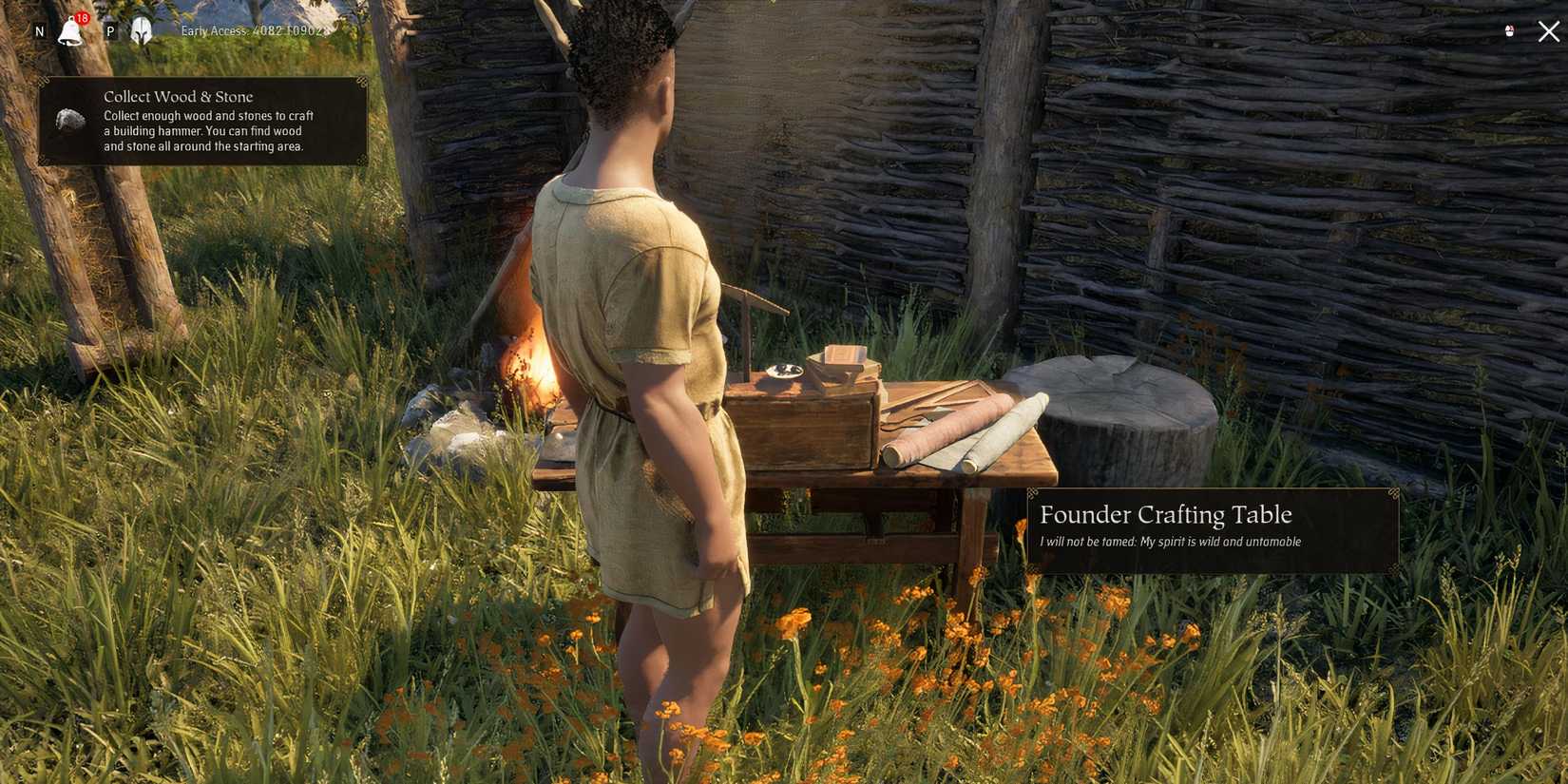Click the red 18 notification badge
1568x784 pixels.
pyautogui.click(x=82, y=18)
